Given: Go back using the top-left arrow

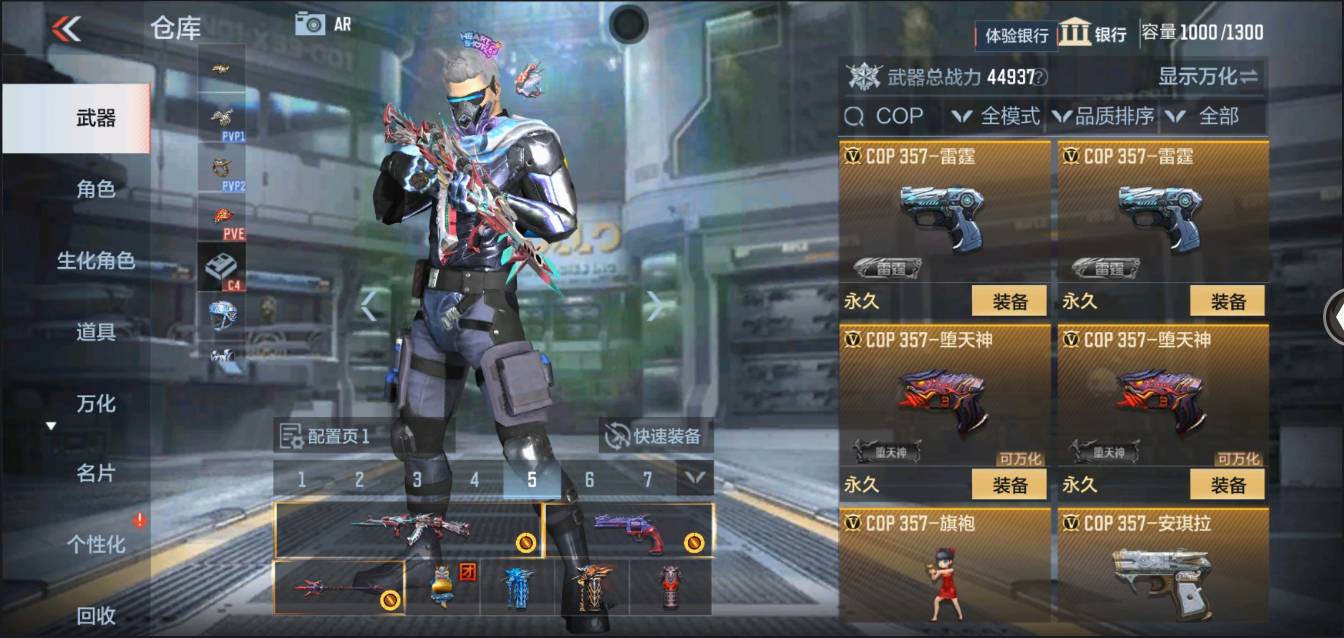Looking at the screenshot, I should tap(66, 28).
